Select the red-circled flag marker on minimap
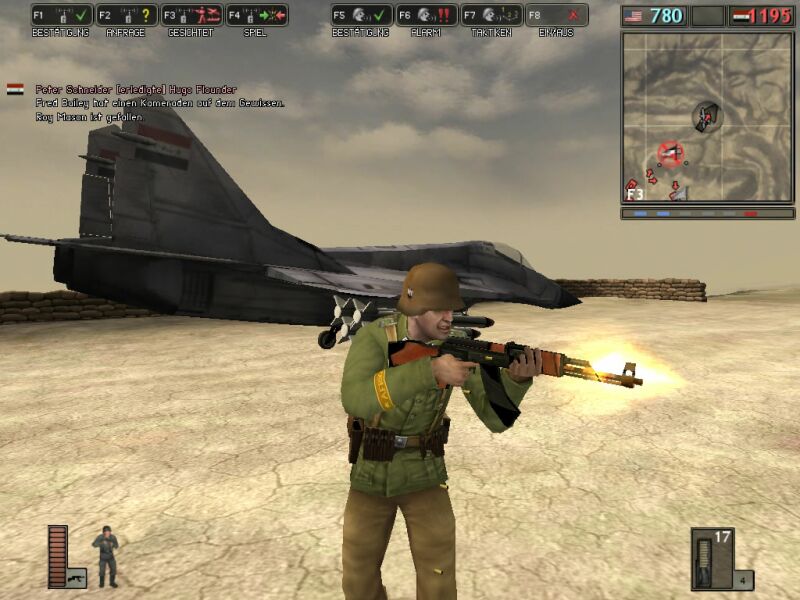This screenshot has height=600, width=800. pyautogui.click(x=670, y=153)
